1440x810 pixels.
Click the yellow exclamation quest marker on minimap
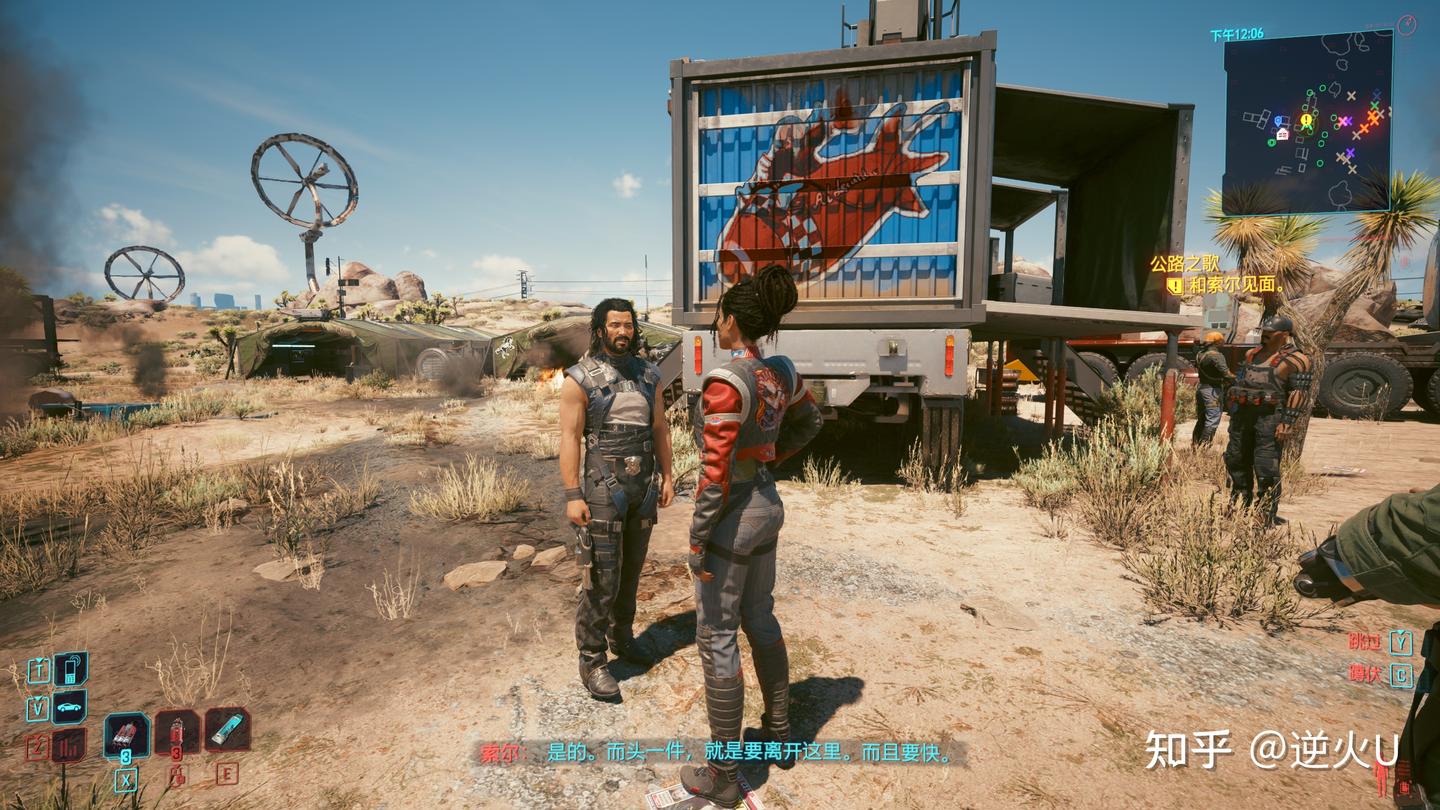click(1305, 119)
